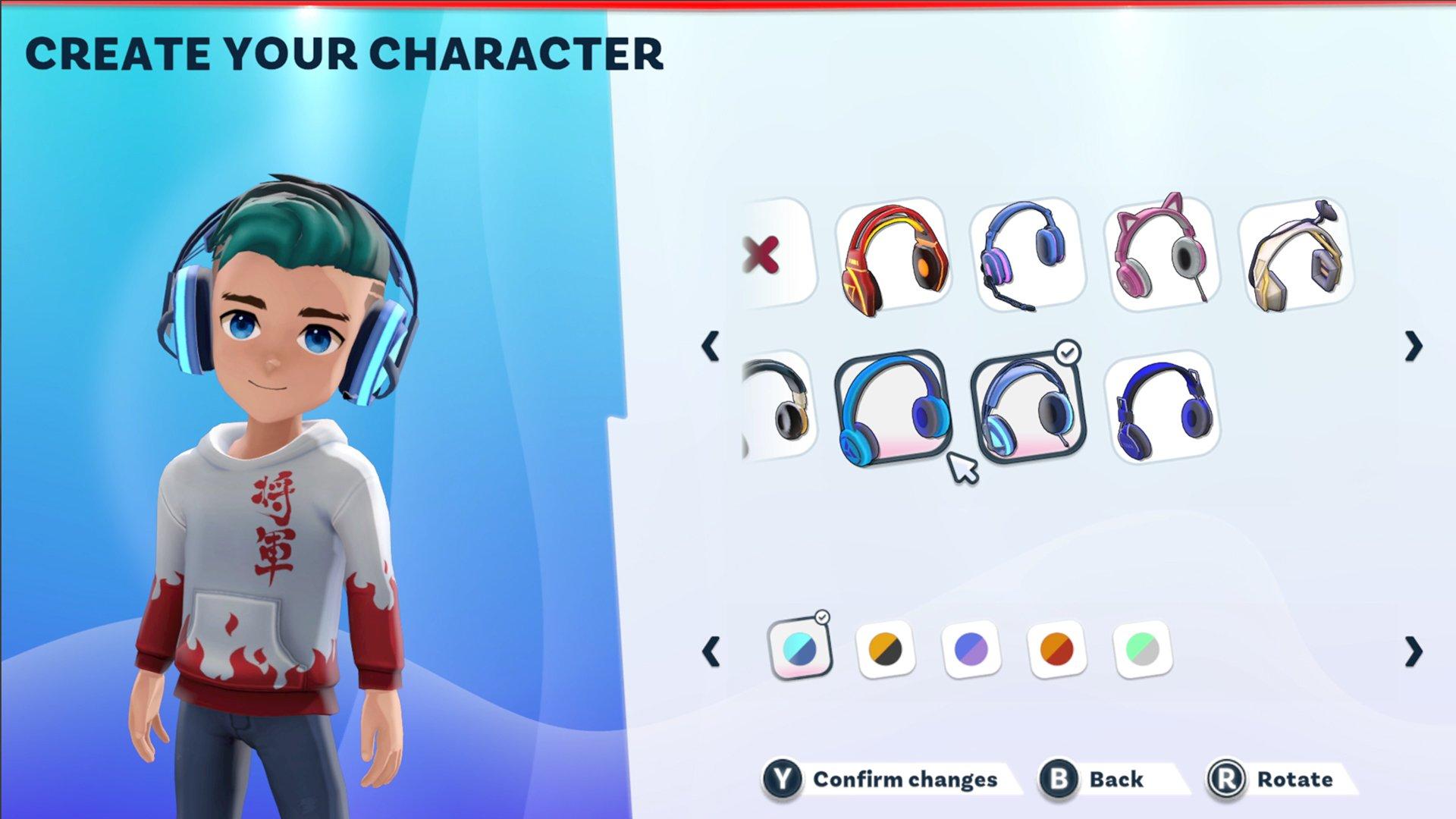View previous color variants with left arrow
The height and width of the screenshot is (819, 1456).
709,651
